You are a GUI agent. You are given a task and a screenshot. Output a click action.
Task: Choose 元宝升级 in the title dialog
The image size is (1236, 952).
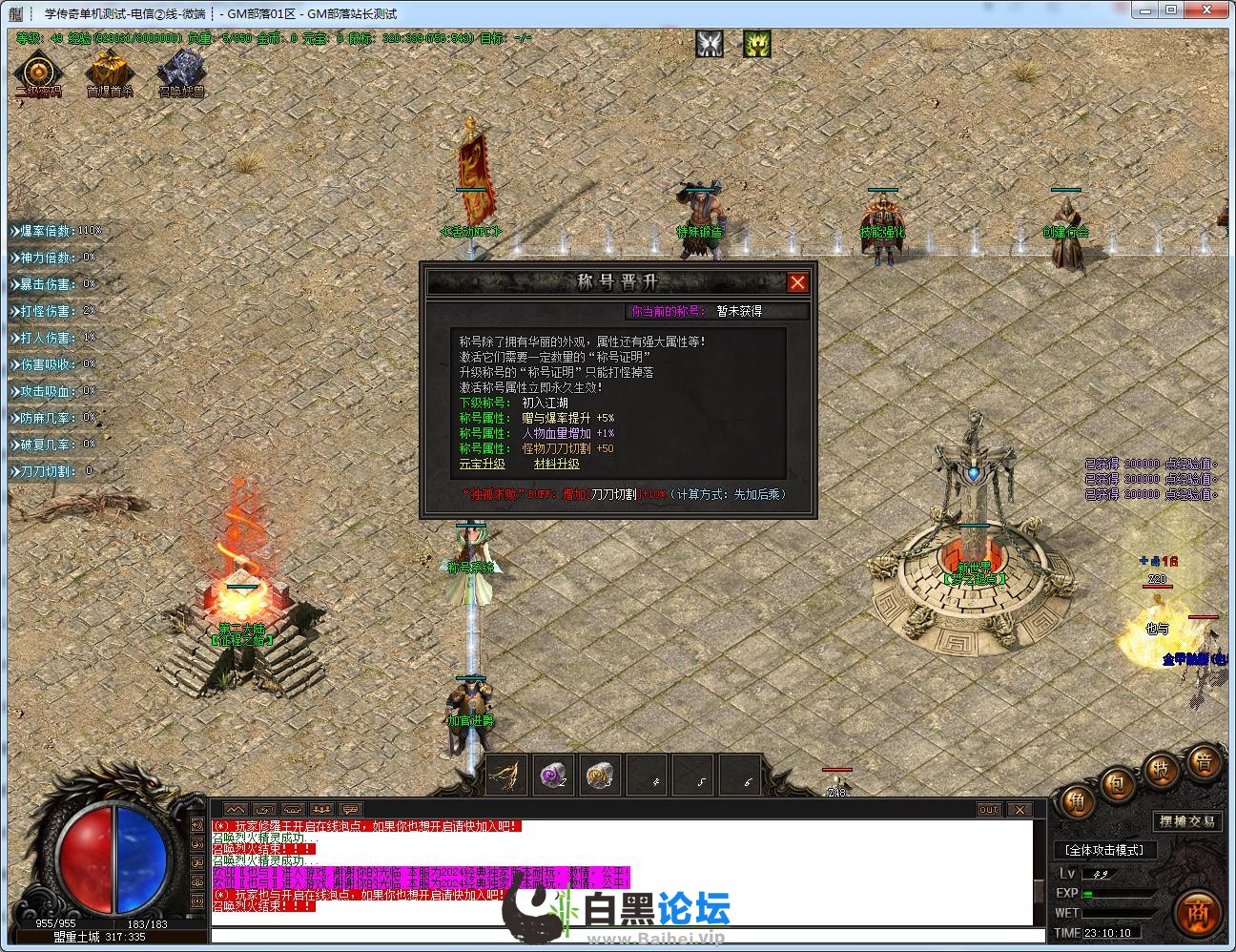(x=482, y=464)
